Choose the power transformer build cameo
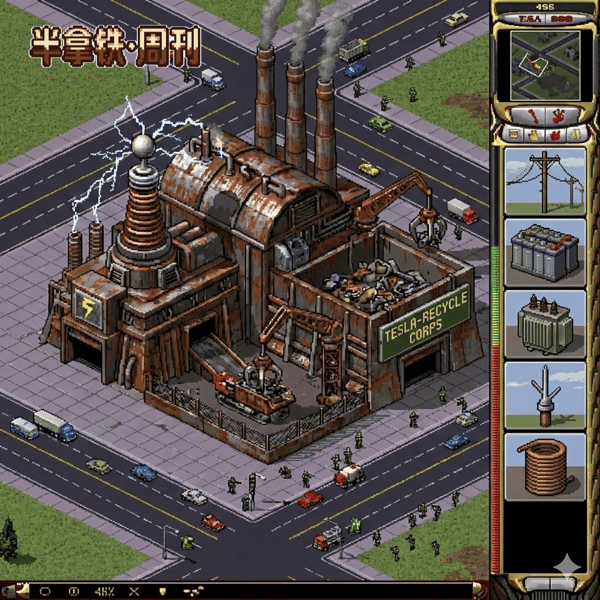 tap(545, 324)
